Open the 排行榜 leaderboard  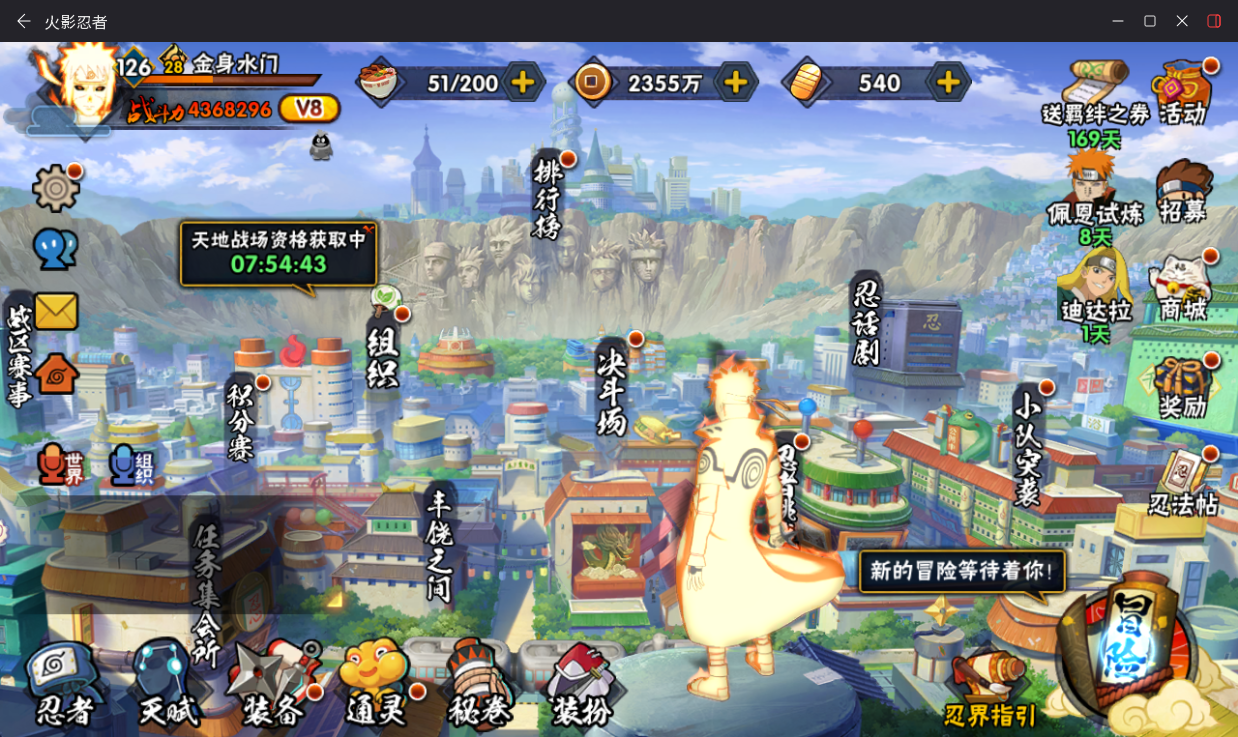click(548, 197)
